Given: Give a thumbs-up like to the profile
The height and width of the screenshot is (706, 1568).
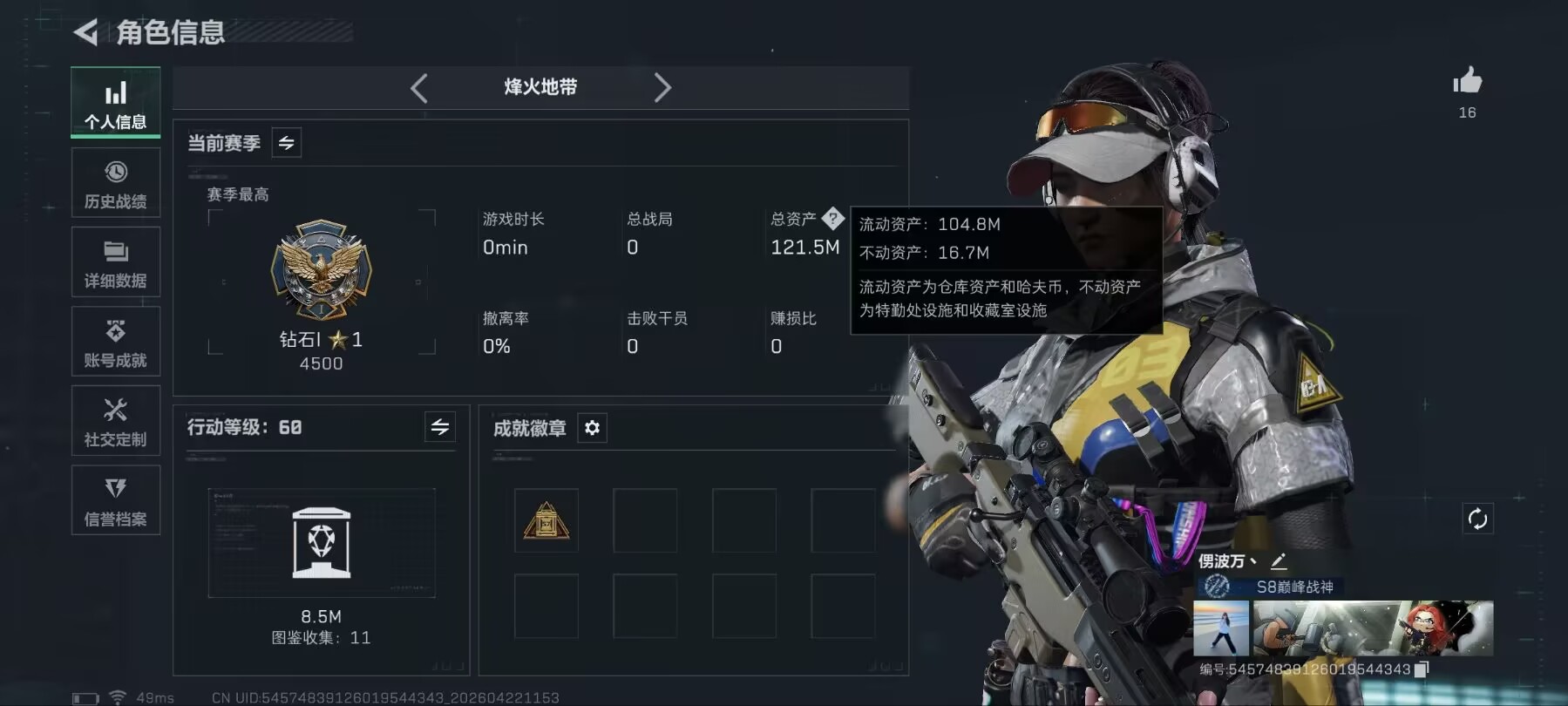Looking at the screenshot, I should (x=1467, y=82).
